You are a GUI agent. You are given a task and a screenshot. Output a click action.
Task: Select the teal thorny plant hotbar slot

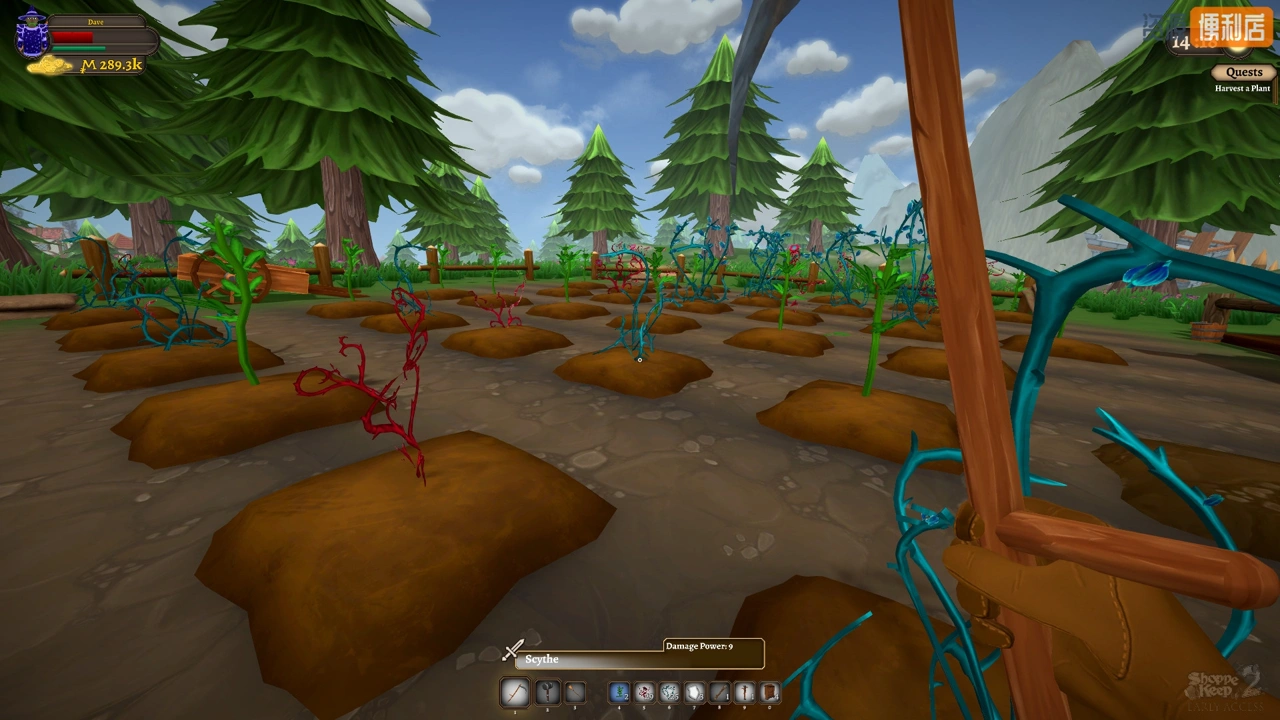[670, 692]
